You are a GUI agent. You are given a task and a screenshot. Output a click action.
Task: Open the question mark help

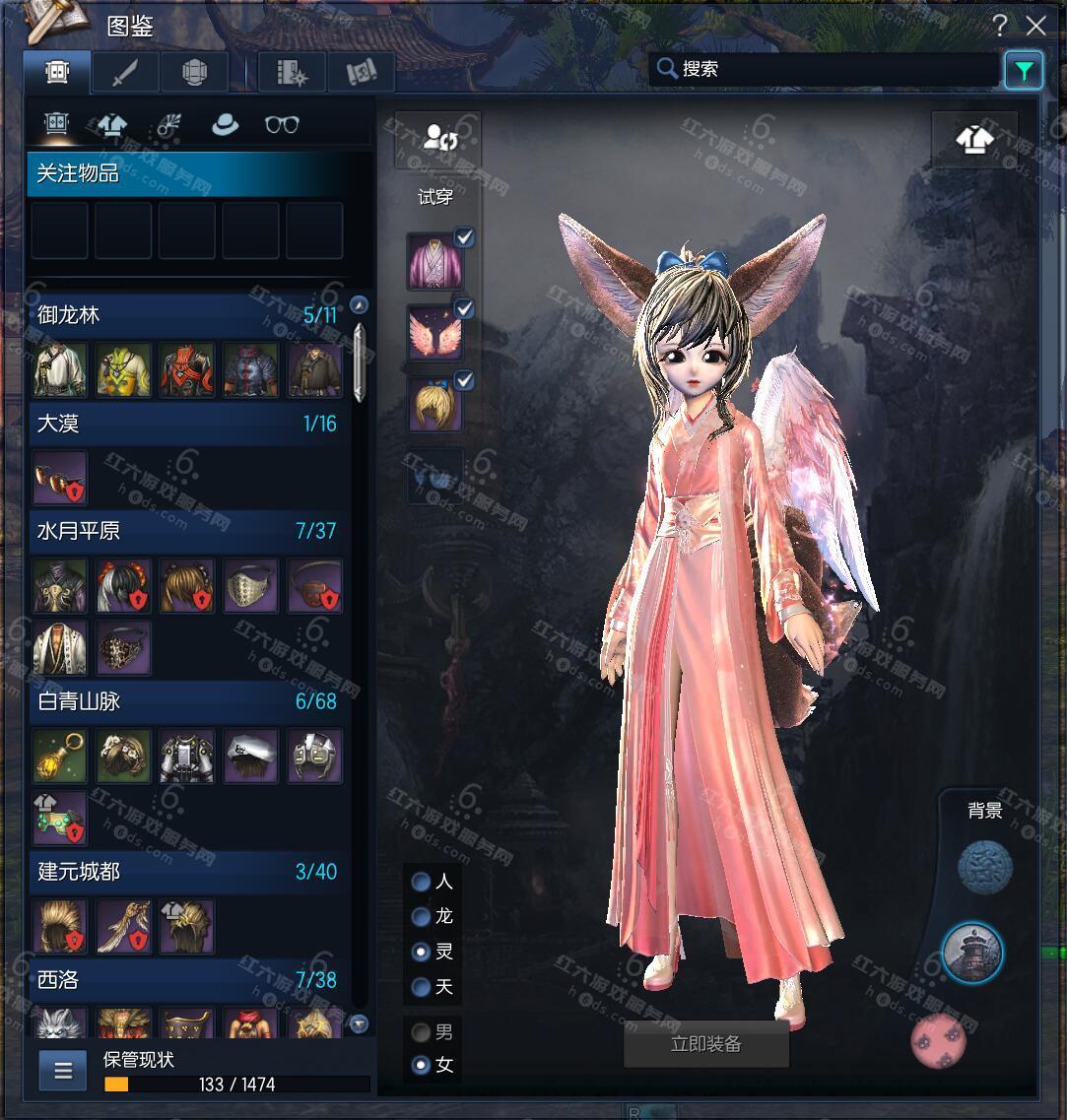pos(1000,26)
